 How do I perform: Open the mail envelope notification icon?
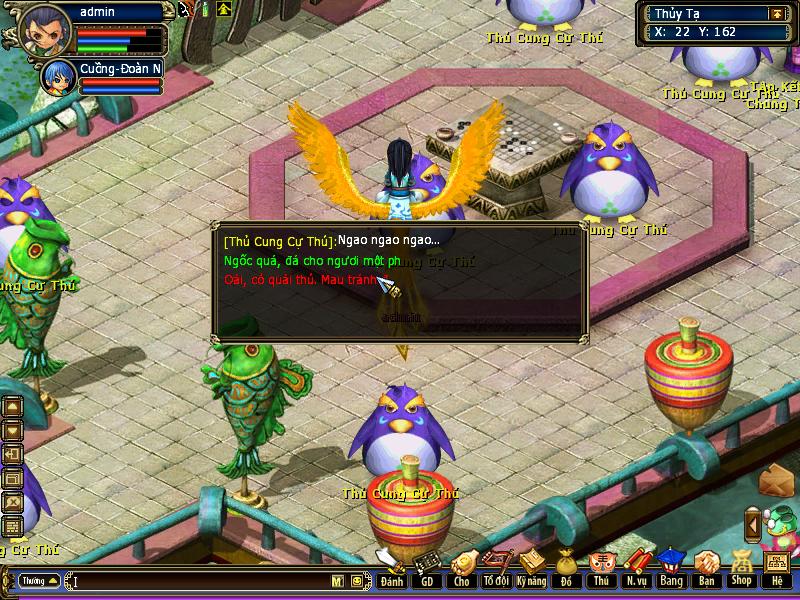[773, 481]
